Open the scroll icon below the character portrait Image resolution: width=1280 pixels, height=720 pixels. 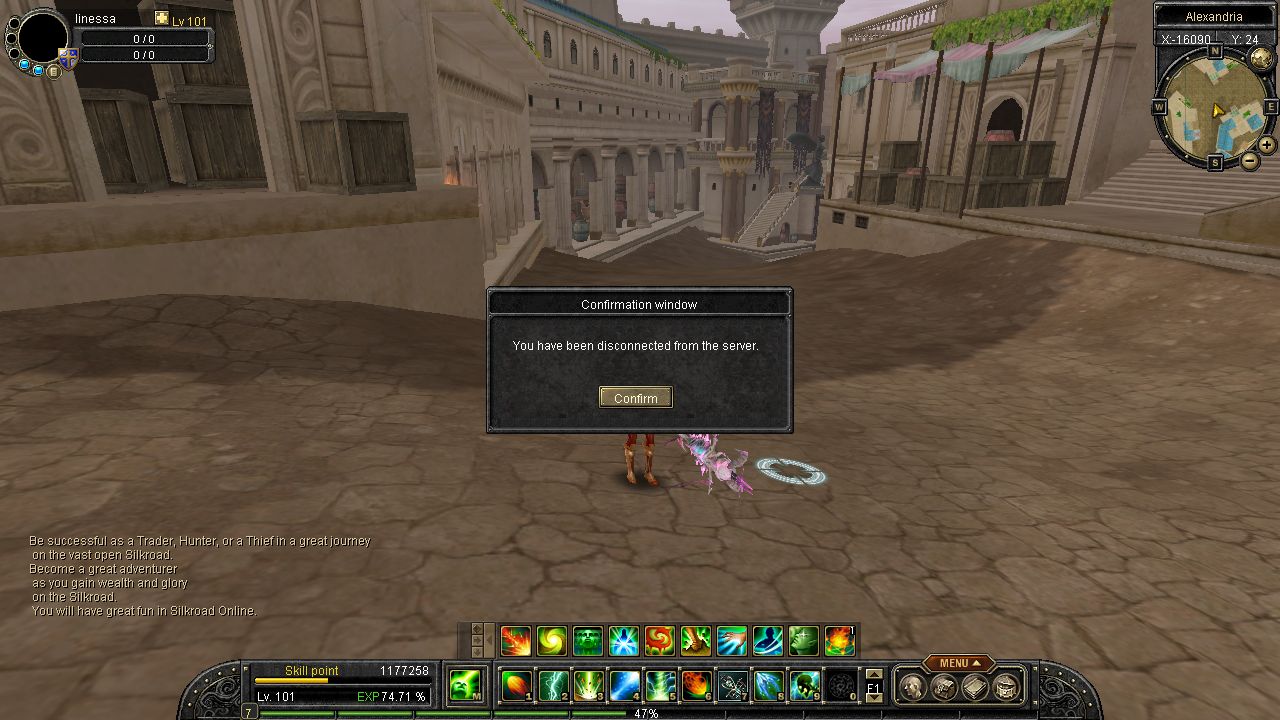(x=53, y=71)
